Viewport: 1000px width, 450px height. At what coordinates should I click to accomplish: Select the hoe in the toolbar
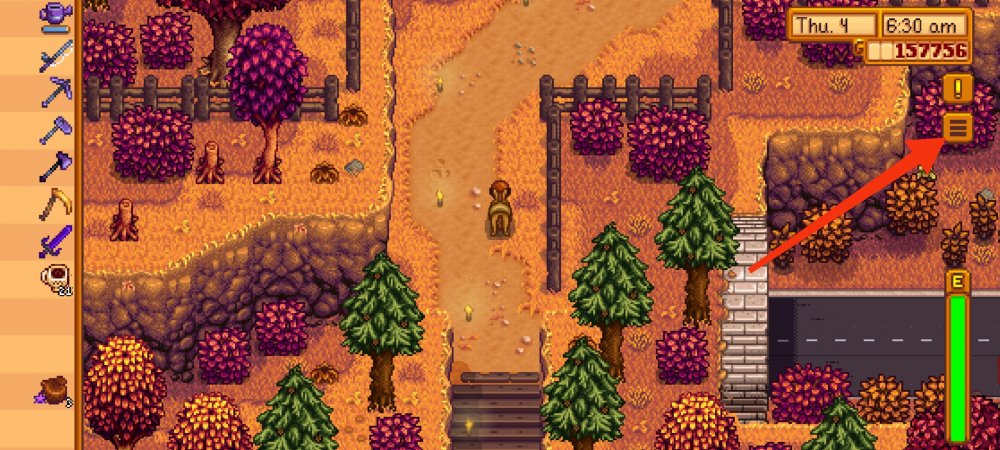[55, 129]
